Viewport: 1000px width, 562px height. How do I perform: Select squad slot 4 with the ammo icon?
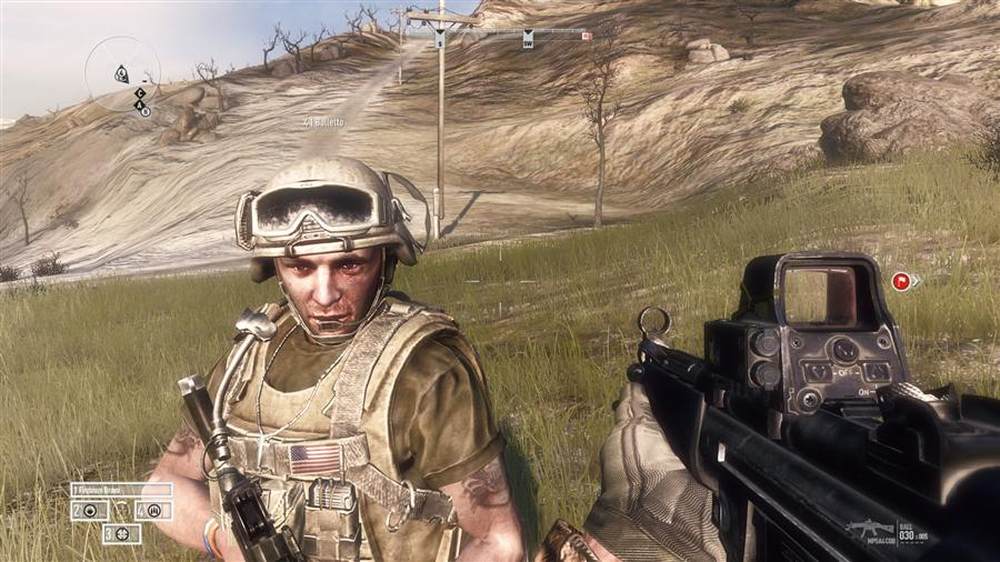pyautogui.click(x=153, y=511)
